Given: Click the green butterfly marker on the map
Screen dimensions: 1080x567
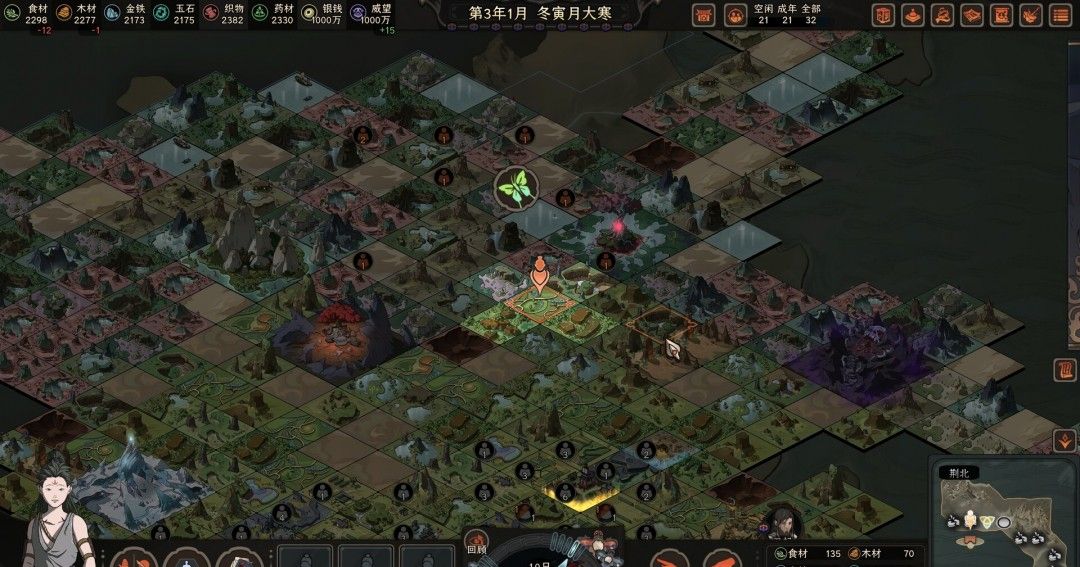Looking at the screenshot, I should click(517, 185).
